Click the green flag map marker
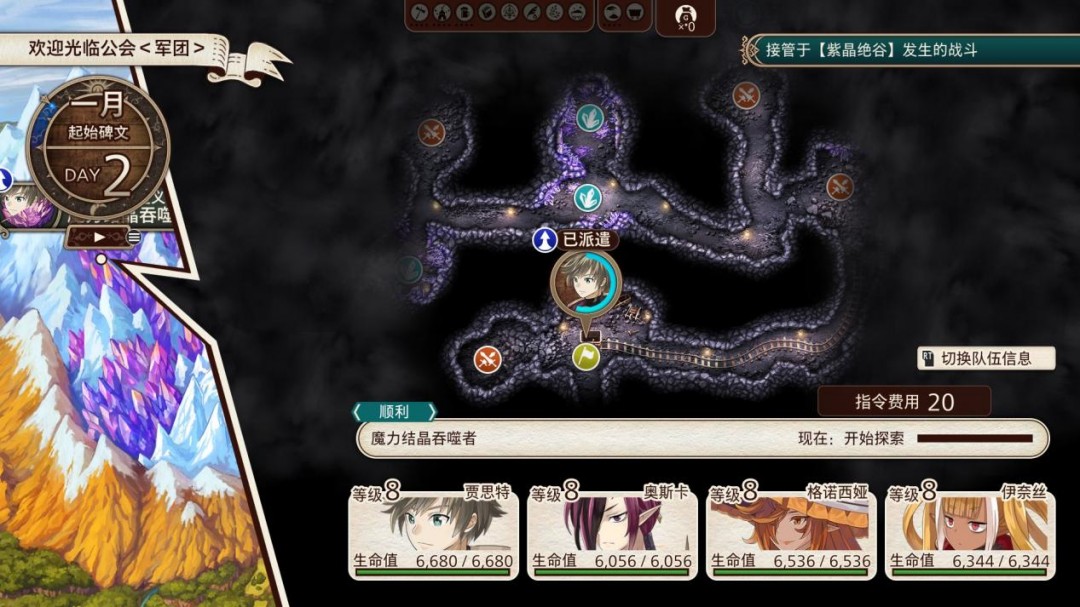The height and width of the screenshot is (607, 1080). [x=586, y=356]
